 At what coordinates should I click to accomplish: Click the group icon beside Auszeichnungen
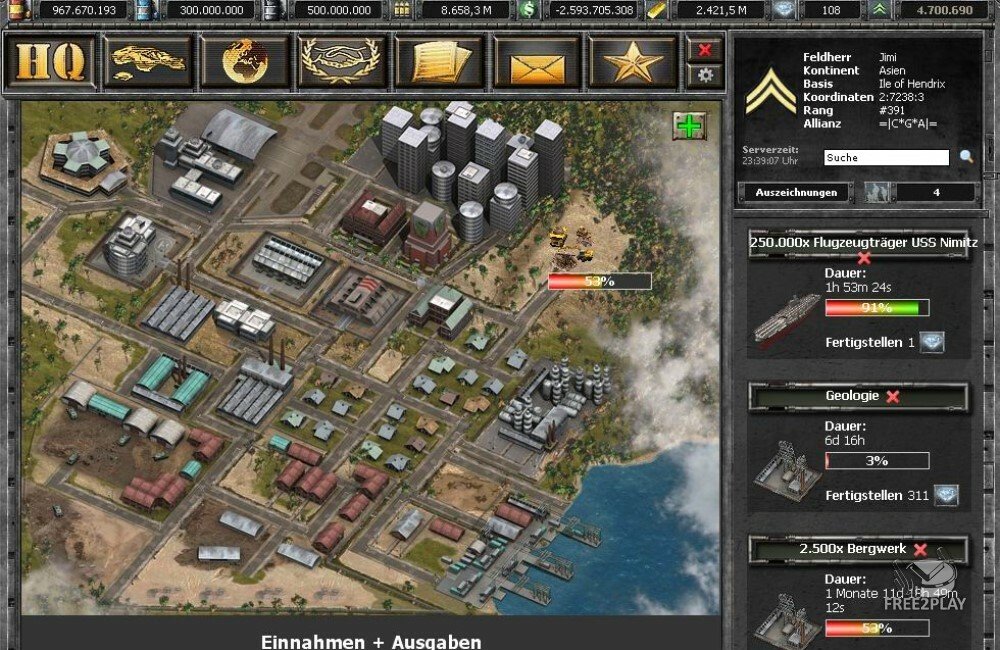coord(877,192)
